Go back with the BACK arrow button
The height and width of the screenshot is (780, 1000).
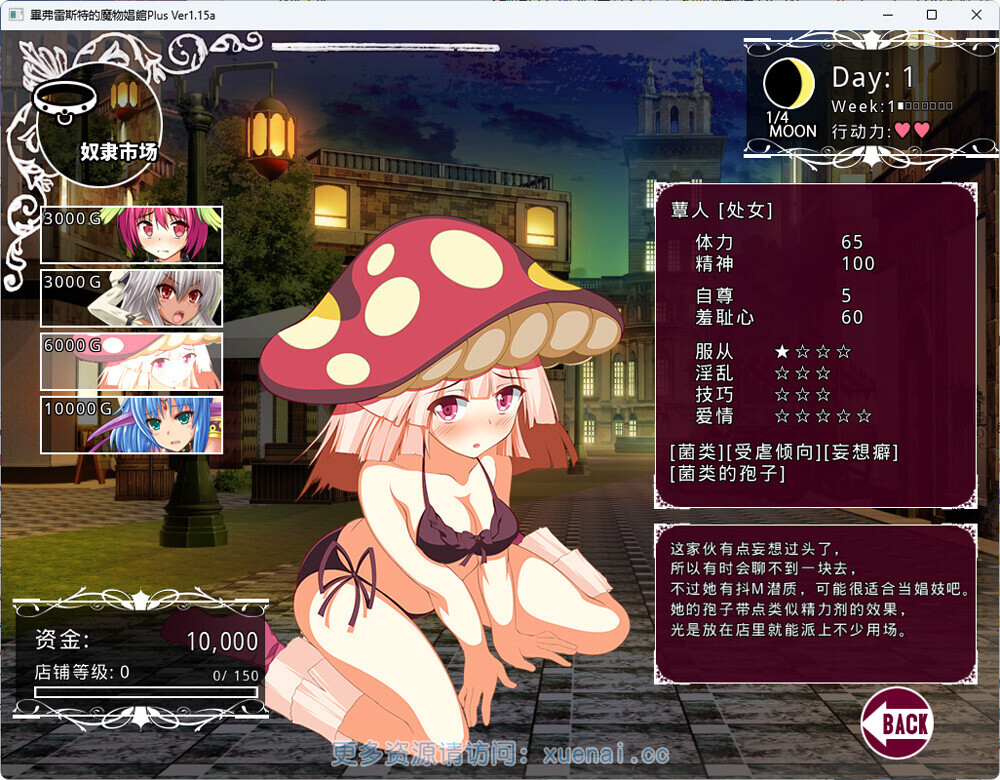coord(896,722)
